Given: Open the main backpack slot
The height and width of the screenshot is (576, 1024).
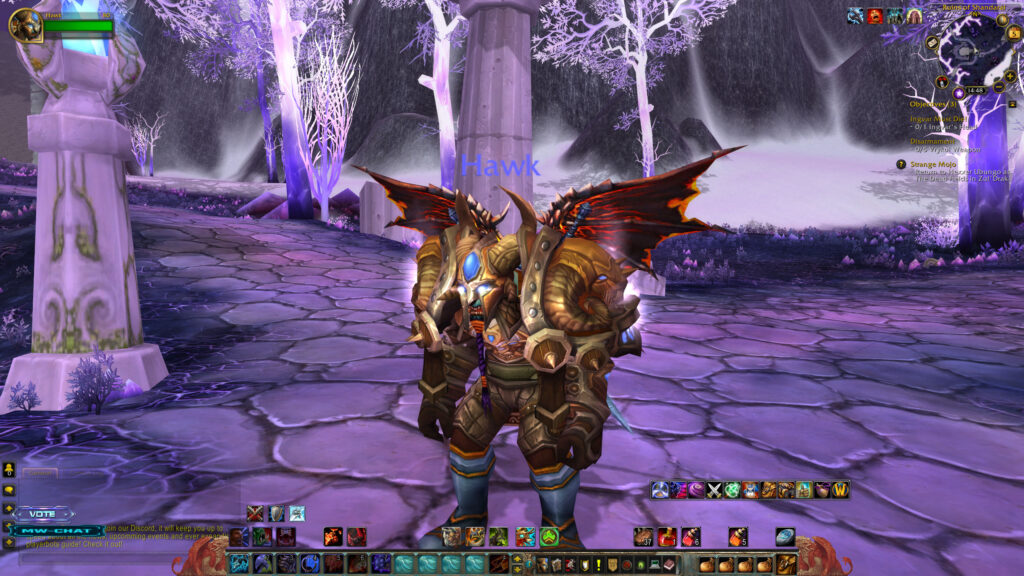Looking at the screenshot, I should coord(787,564).
